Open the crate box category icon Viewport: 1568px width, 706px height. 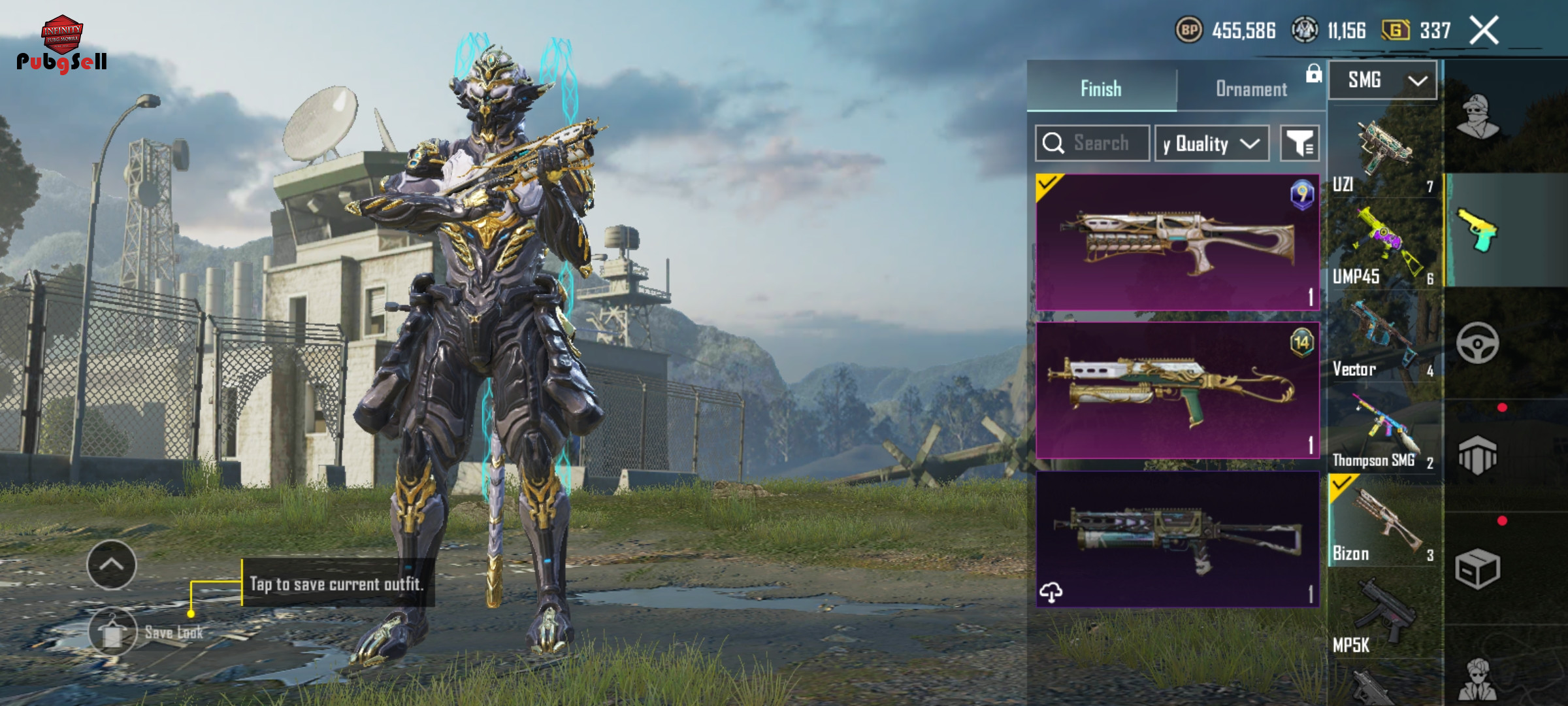(x=1478, y=569)
